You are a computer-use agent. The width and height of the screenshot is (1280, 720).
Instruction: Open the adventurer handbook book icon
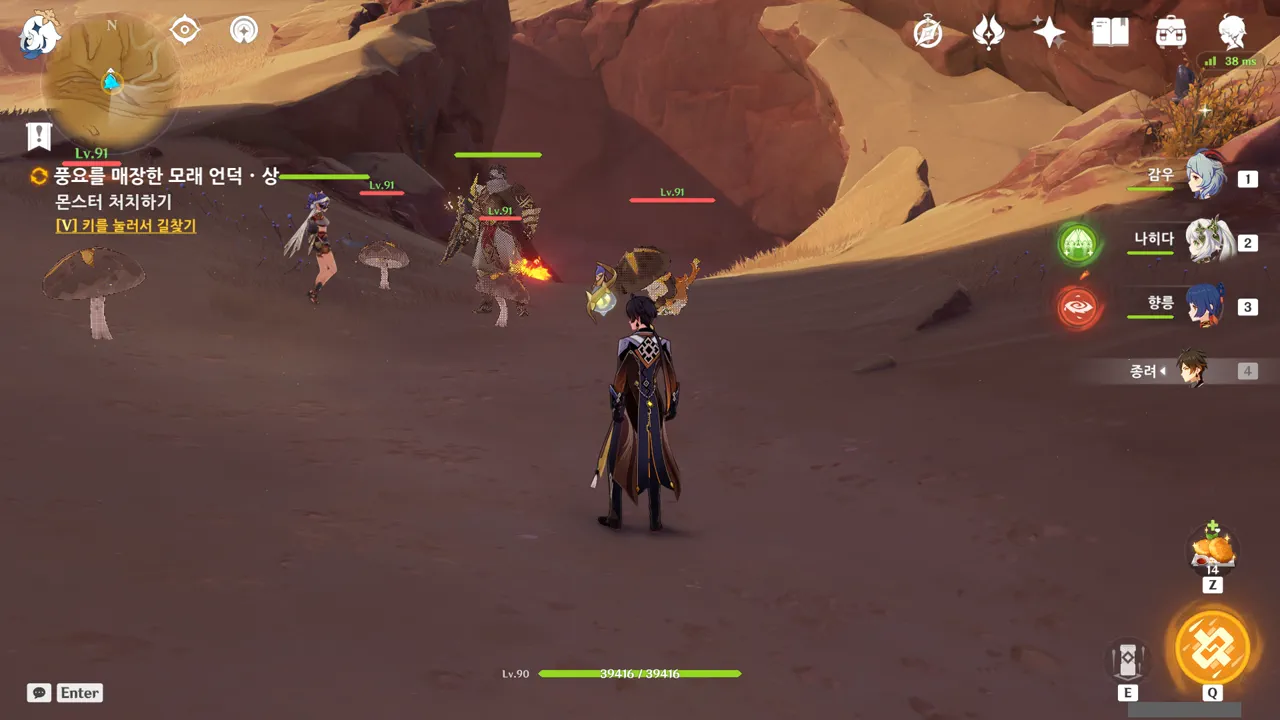[x=1110, y=33]
